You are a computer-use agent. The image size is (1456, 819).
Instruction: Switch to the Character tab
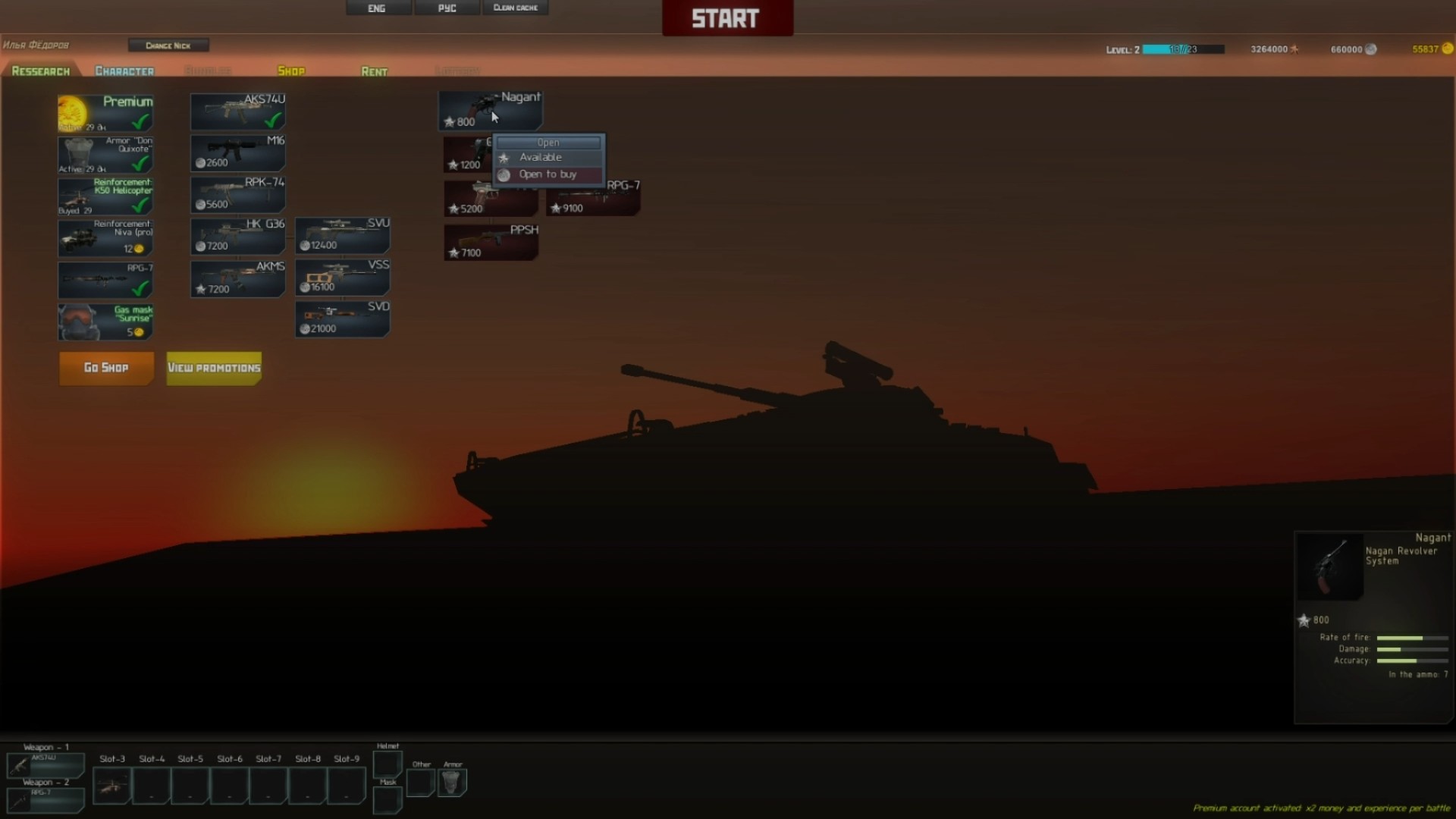click(124, 71)
